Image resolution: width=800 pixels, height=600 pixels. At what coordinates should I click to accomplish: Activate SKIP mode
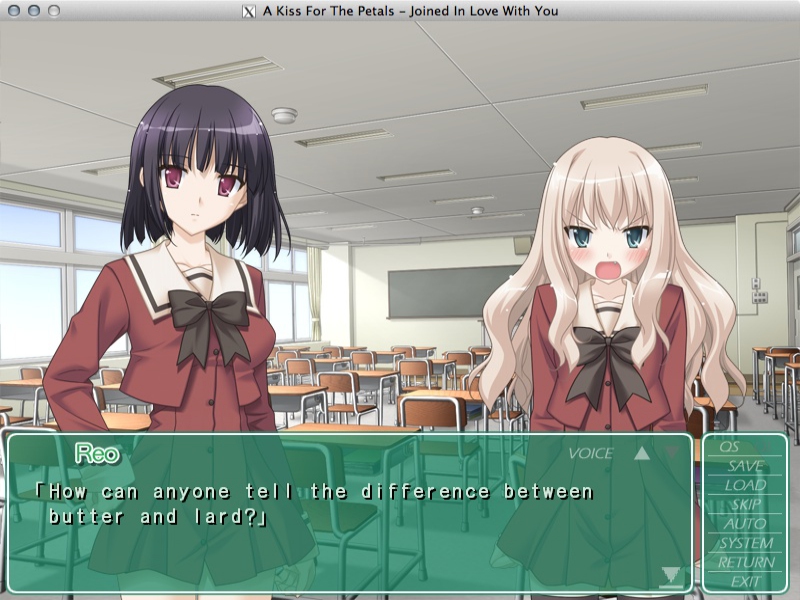746,504
